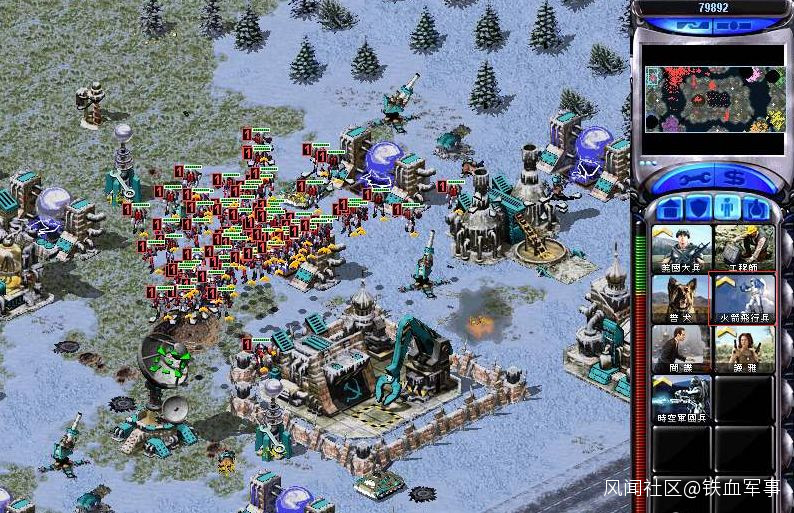Train an attack dog (警犬)

coord(682,298)
